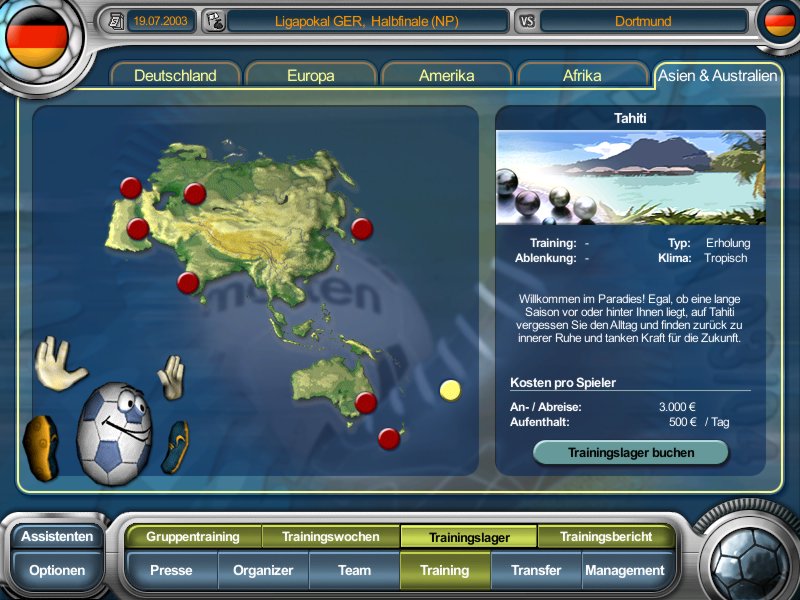Open the Europa region tab
This screenshot has height=600, width=800.
[311, 76]
